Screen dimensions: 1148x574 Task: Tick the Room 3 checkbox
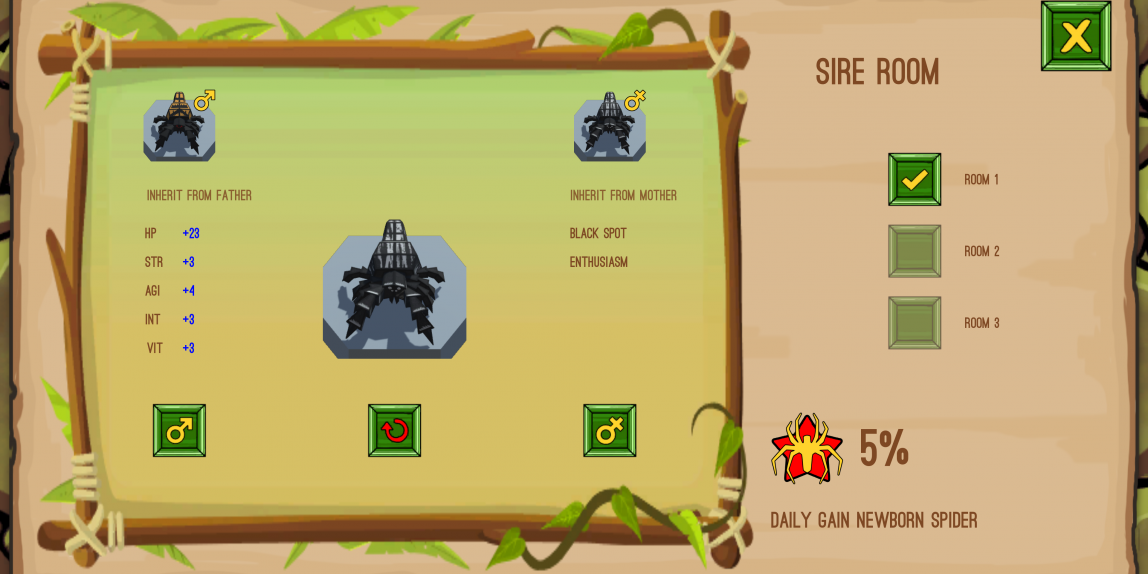(914, 323)
